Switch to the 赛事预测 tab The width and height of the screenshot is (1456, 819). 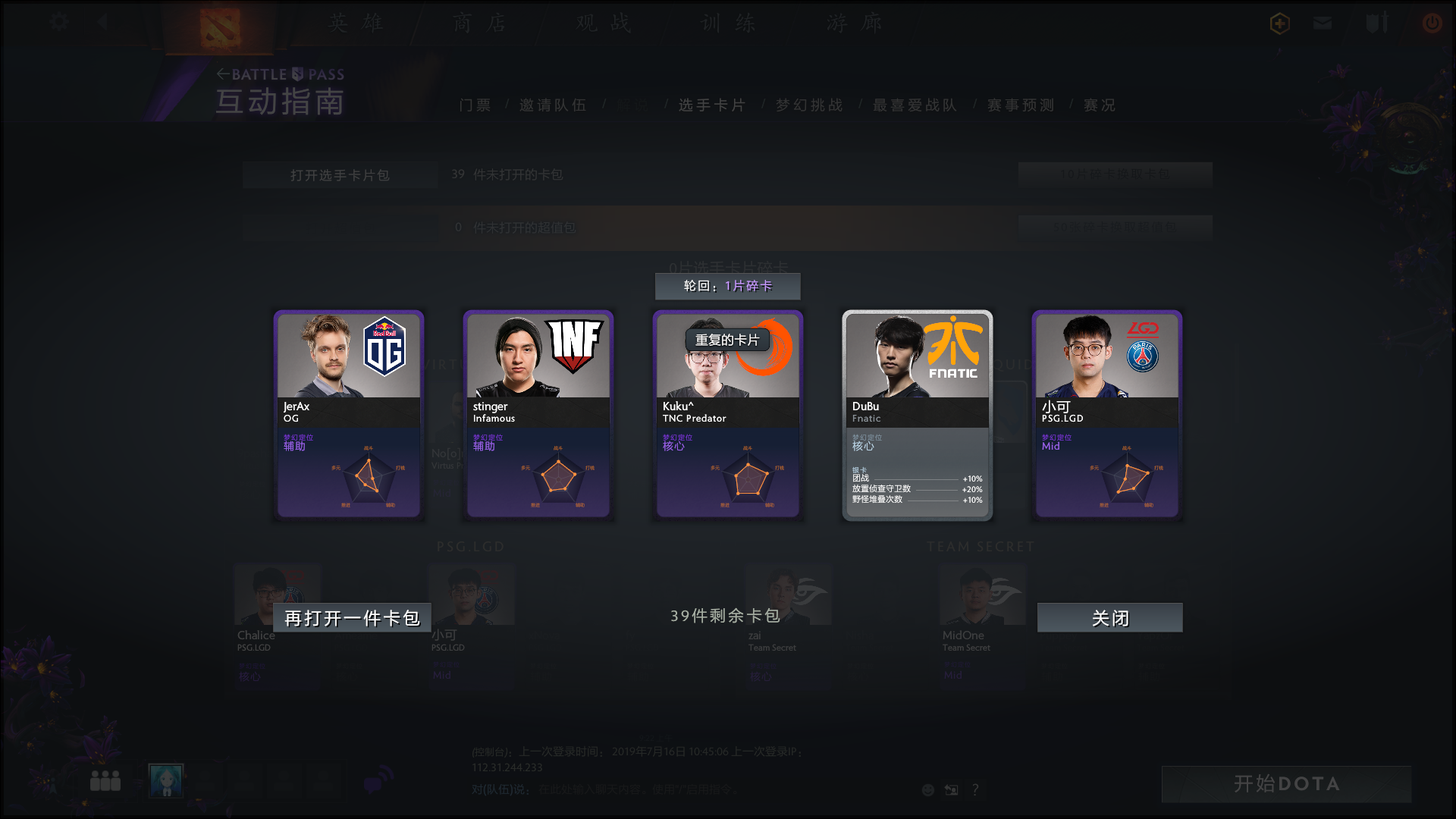[1019, 105]
